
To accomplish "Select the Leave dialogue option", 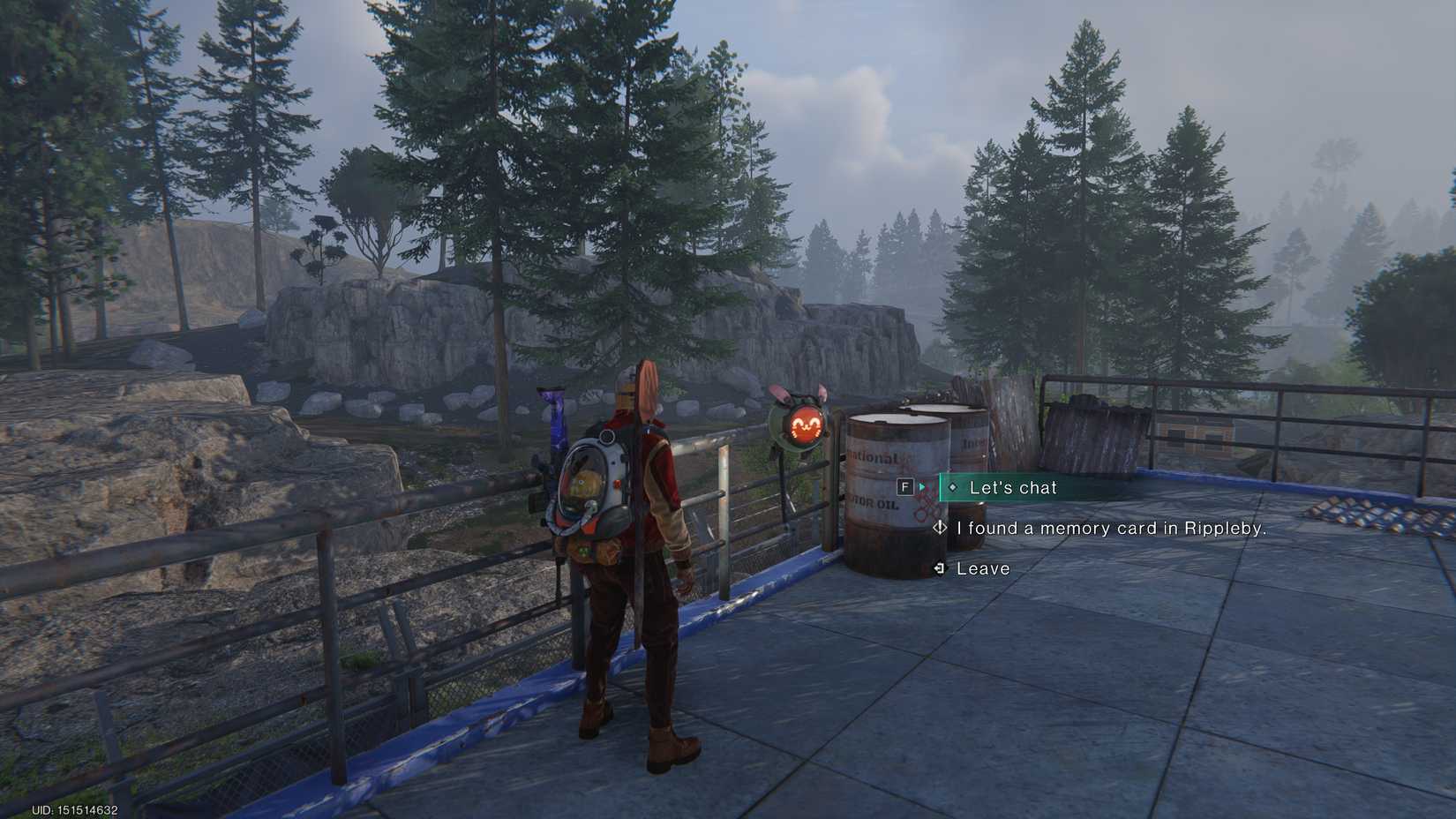I will 982,568.
